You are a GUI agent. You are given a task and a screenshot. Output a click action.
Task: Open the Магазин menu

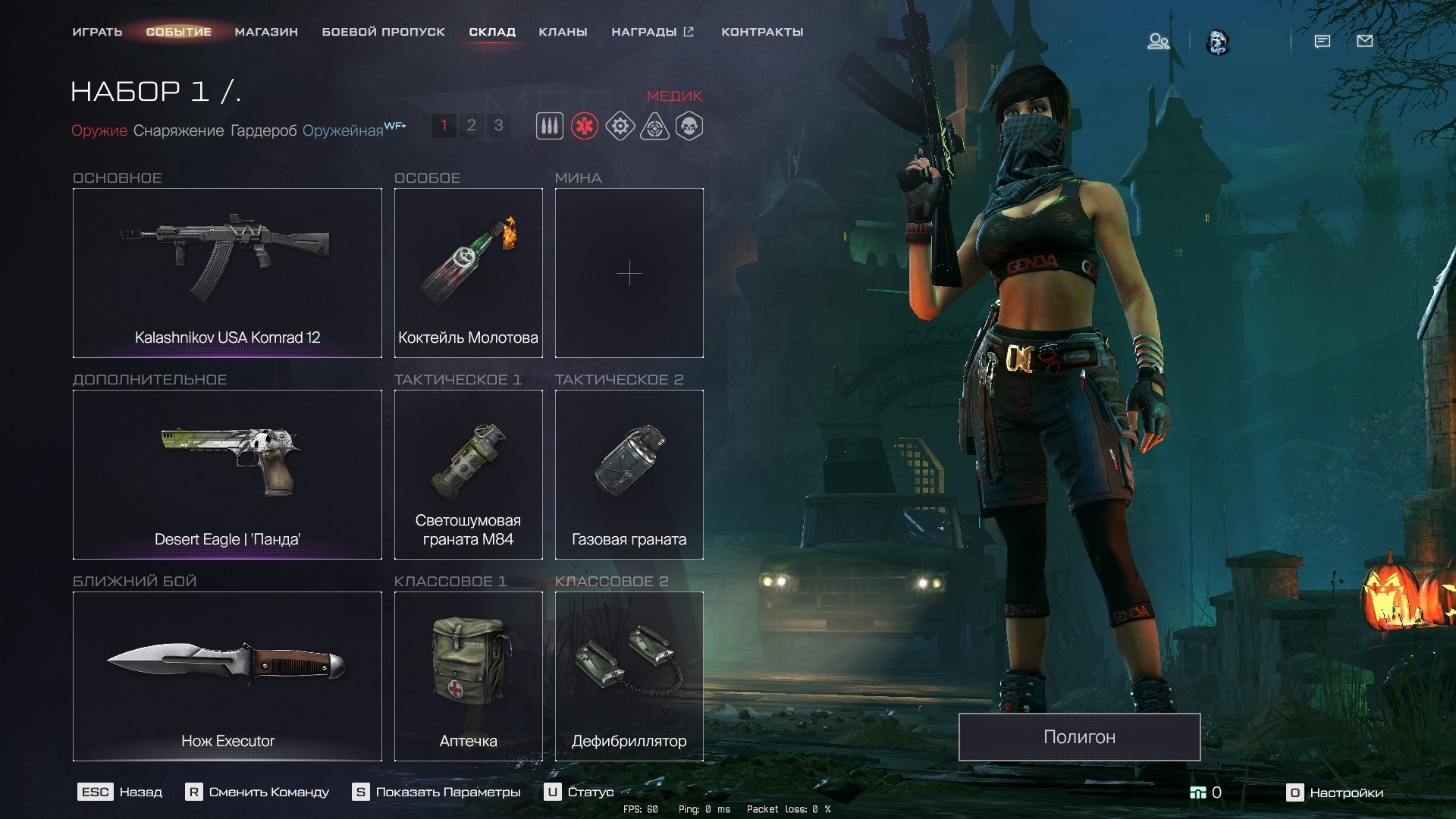(266, 32)
